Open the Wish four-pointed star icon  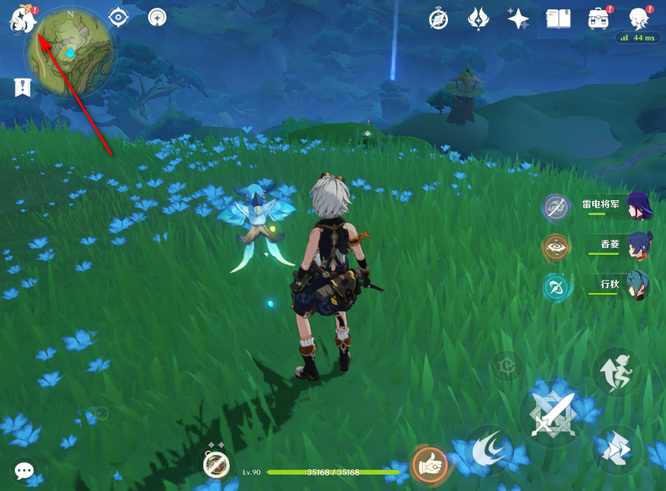518,18
